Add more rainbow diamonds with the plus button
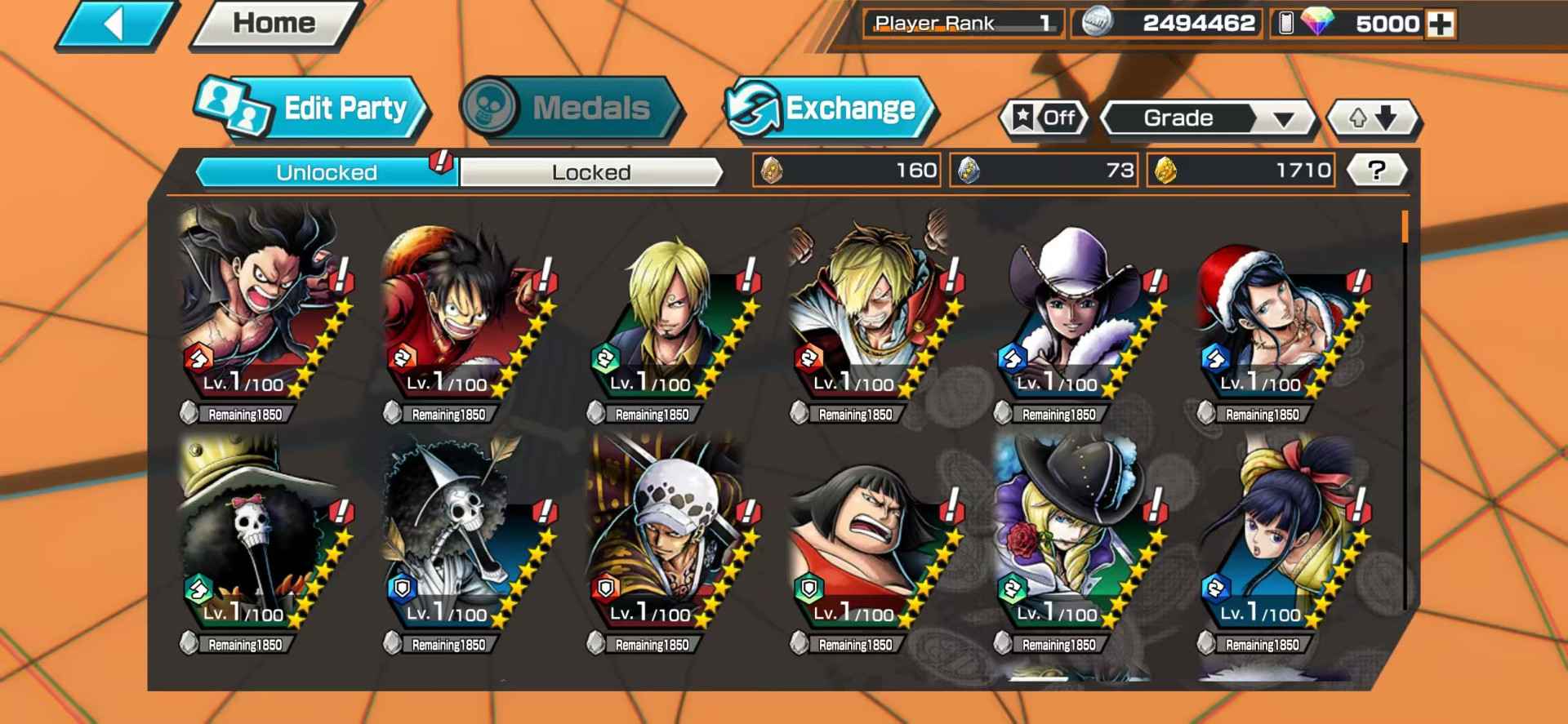This screenshot has width=1568, height=724. click(x=1441, y=24)
